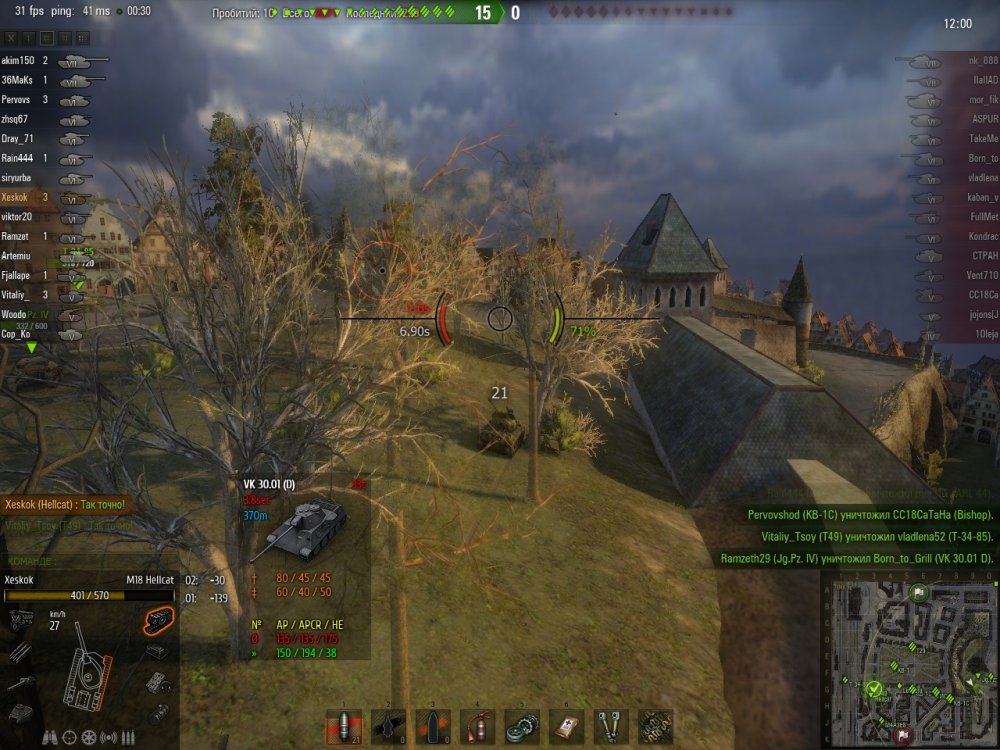Screen dimensions: 1000x750
Task: Select the AP shell slot with 21 rounds
Action: point(345,726)
